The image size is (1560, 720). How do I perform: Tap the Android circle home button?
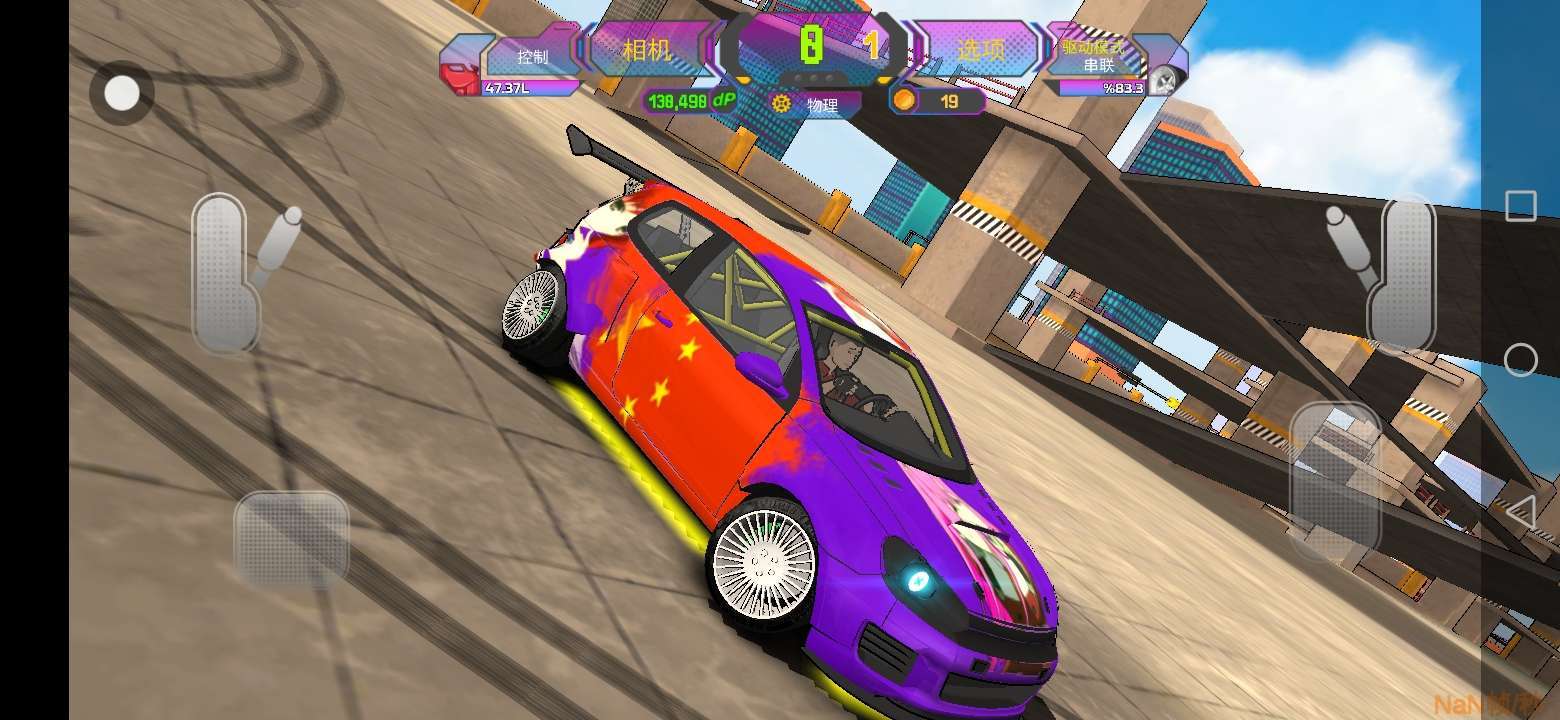coord(1520,360)
